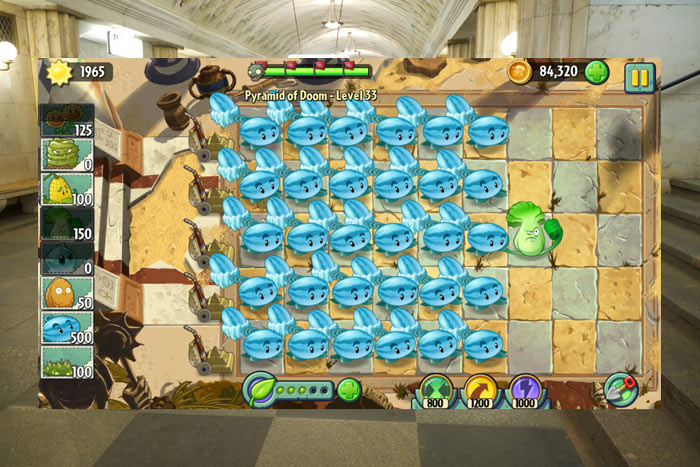Select the shovel tool
This screenshot has width=700, height=467.
click(621, 387)
